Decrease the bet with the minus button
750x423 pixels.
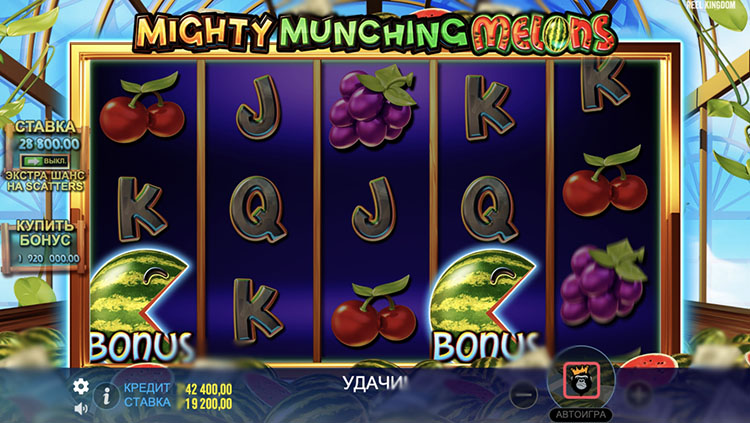pyautogui.click(x=523, y=394)
